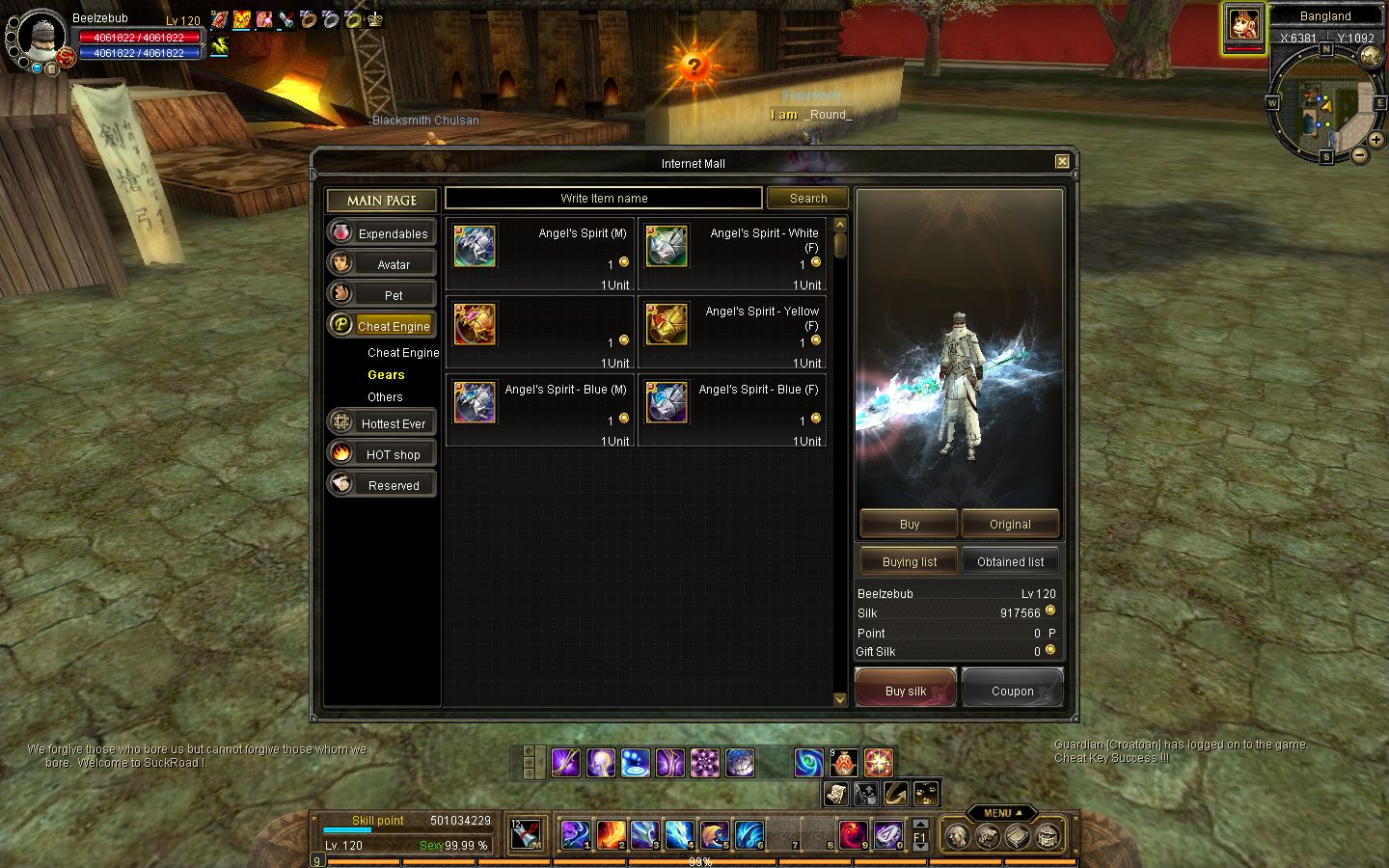The height and width of the screenshot is (868, 1389).
Task: Open the Pet category
Action: [x=382, y=295]
